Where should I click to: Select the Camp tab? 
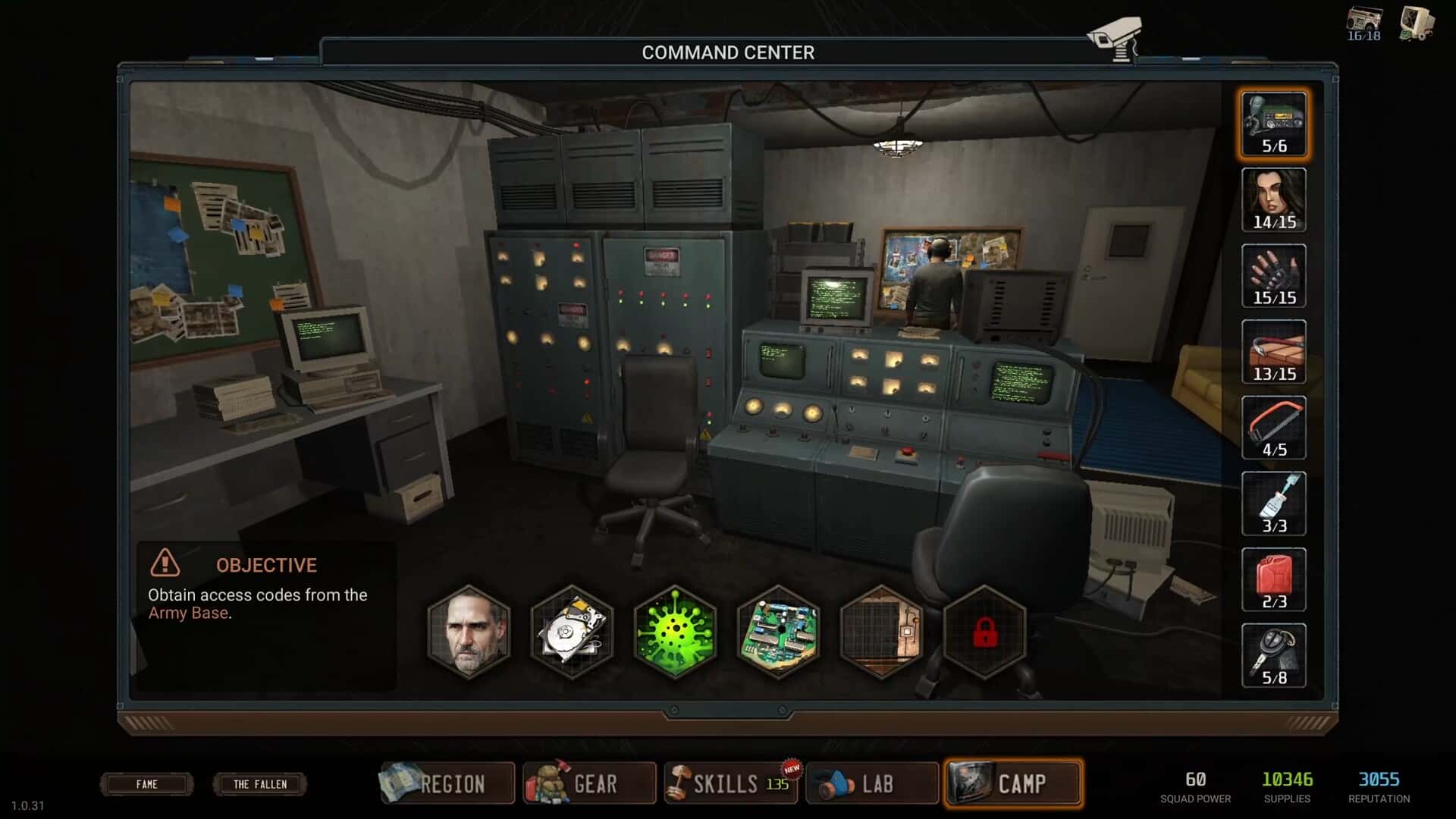point(1013,783)
